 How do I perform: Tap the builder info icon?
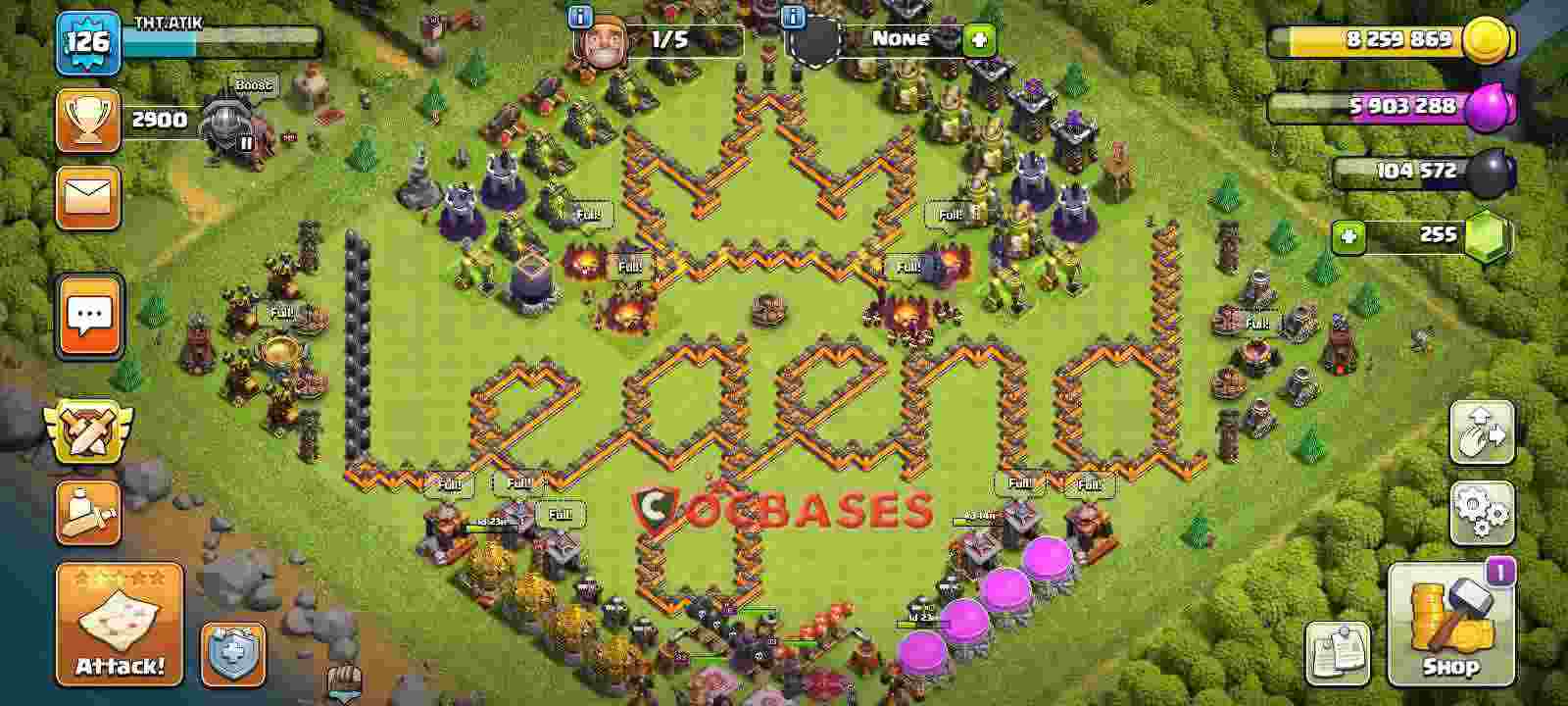[x=579, y=15]
